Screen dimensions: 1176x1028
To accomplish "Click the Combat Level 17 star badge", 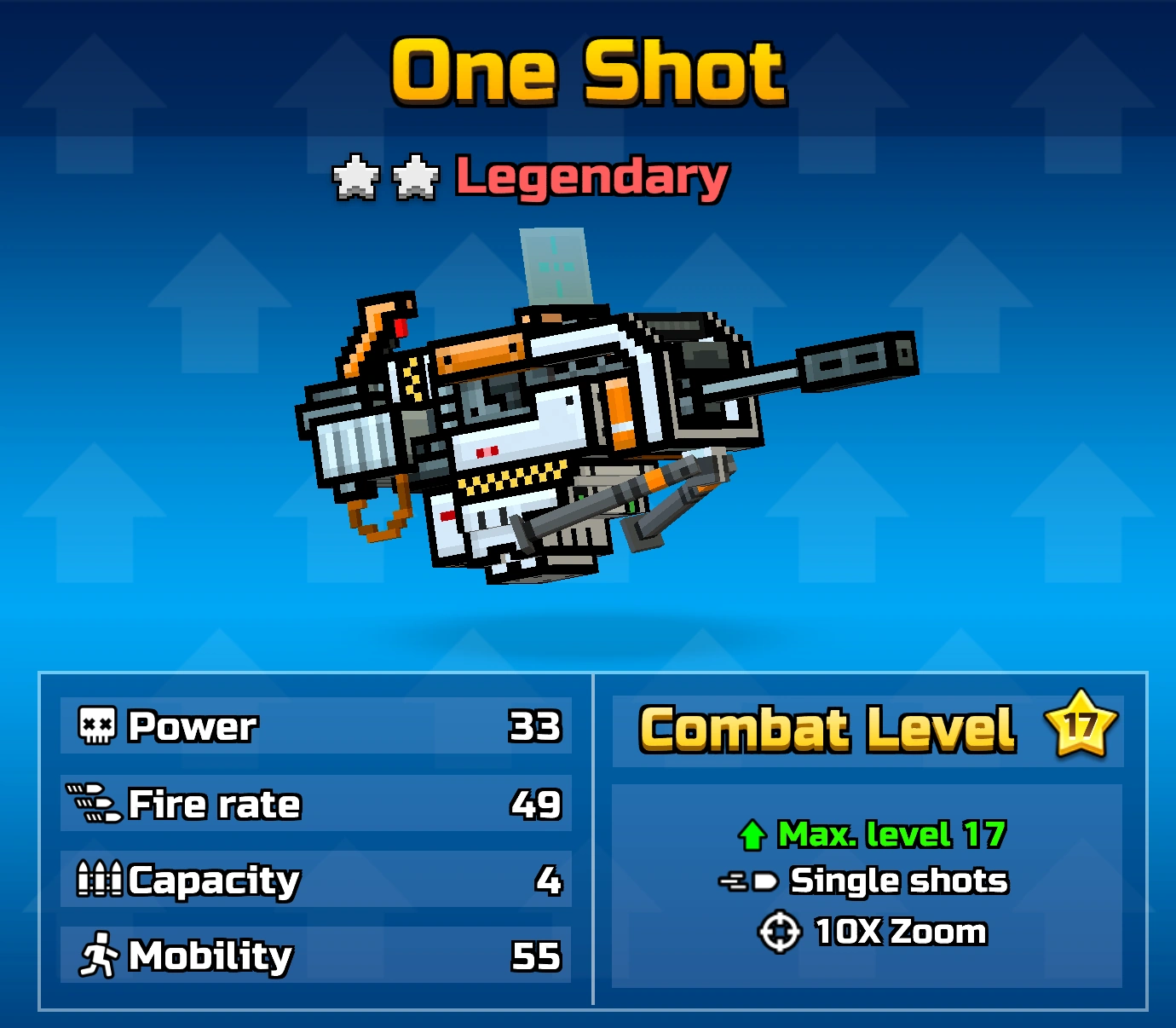I will 1082,729.
